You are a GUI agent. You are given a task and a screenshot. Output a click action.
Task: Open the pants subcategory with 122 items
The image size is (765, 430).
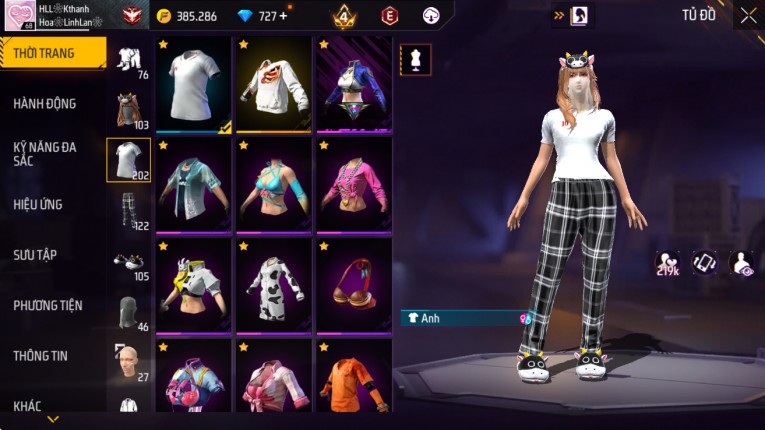[129, 210]
